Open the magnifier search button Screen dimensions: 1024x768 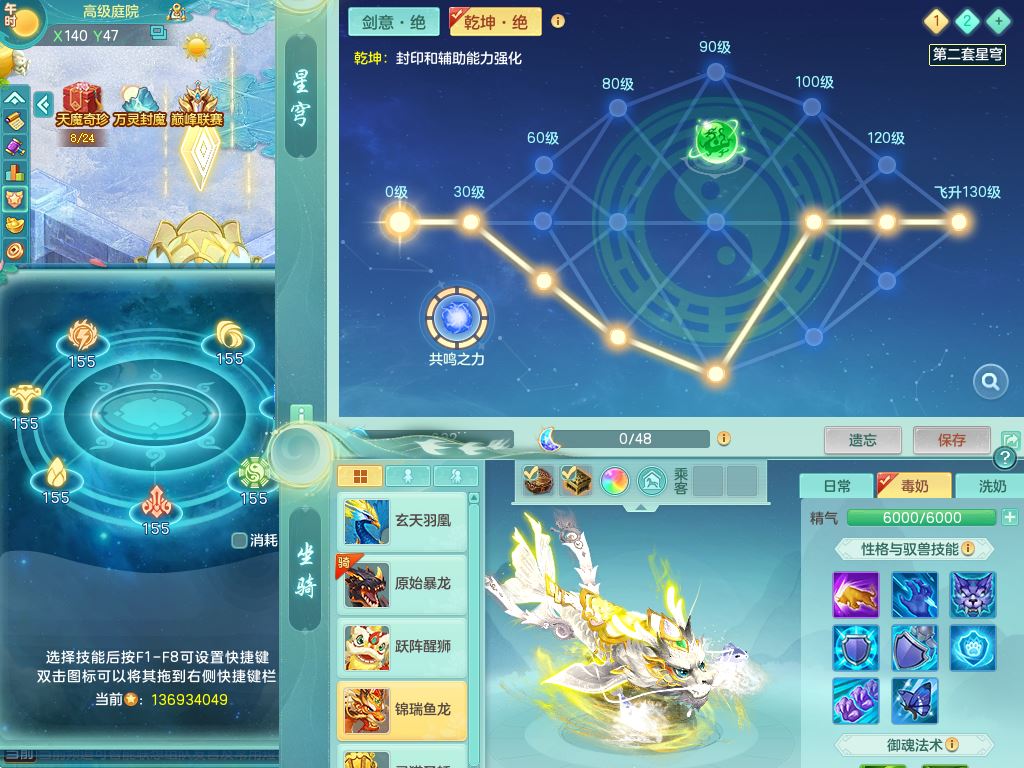pyautogui.click(x=990, y=381)
